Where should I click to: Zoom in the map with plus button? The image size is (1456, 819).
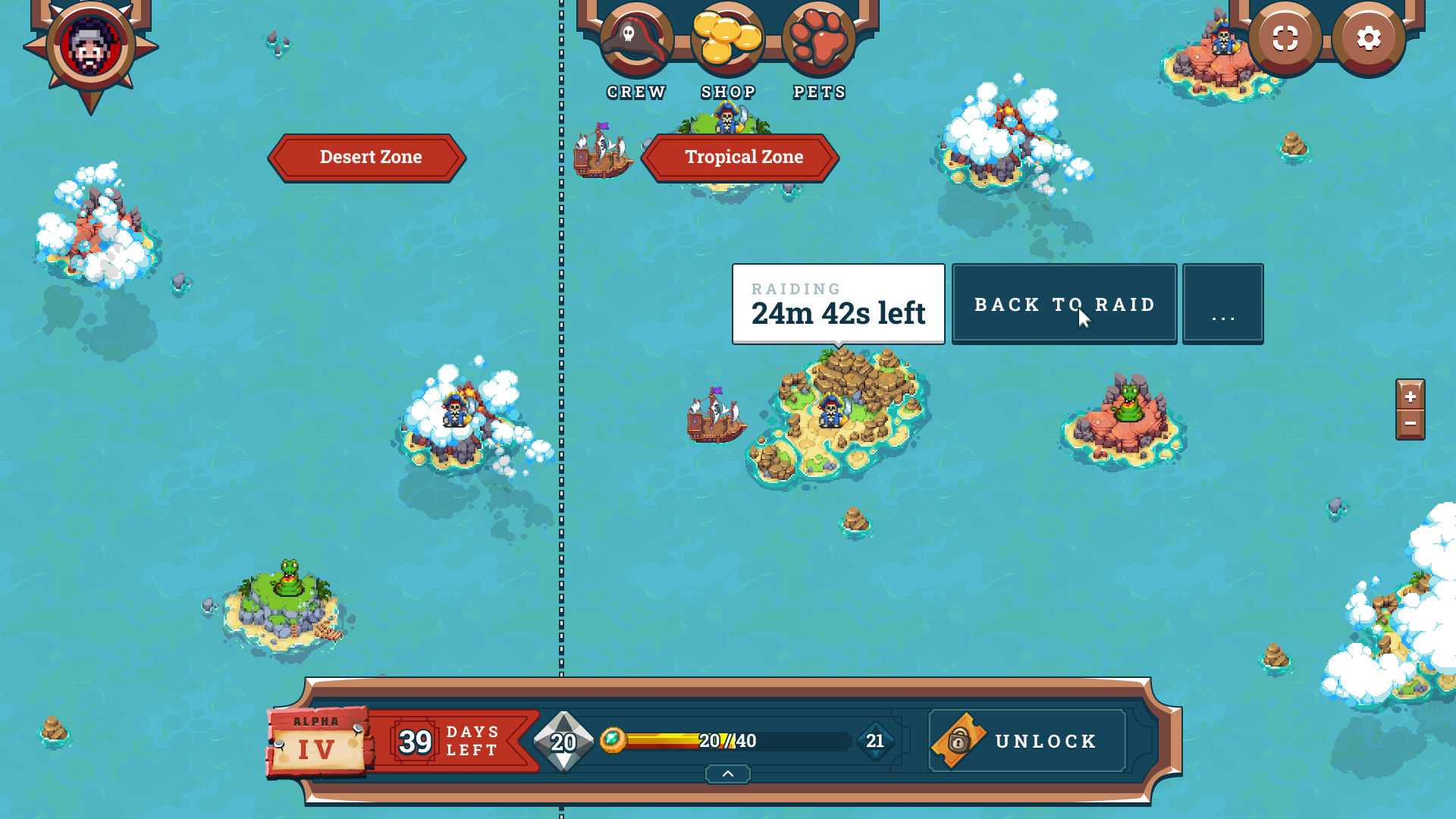click(1410, 396)
